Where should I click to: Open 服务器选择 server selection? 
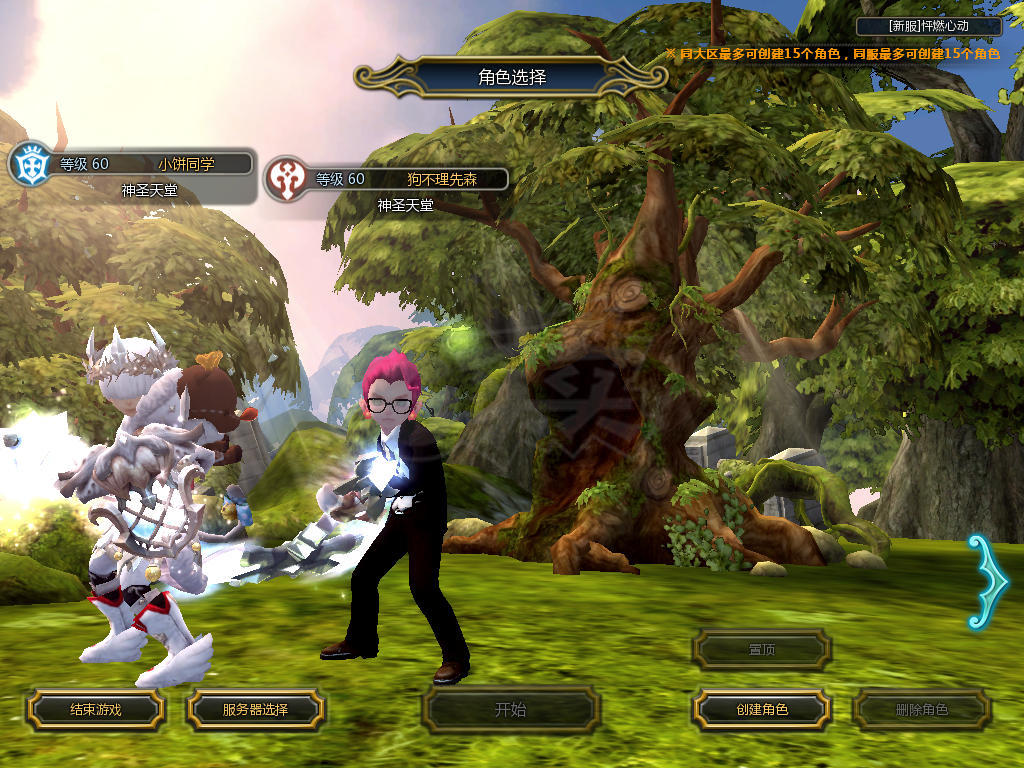pos(255,710)
